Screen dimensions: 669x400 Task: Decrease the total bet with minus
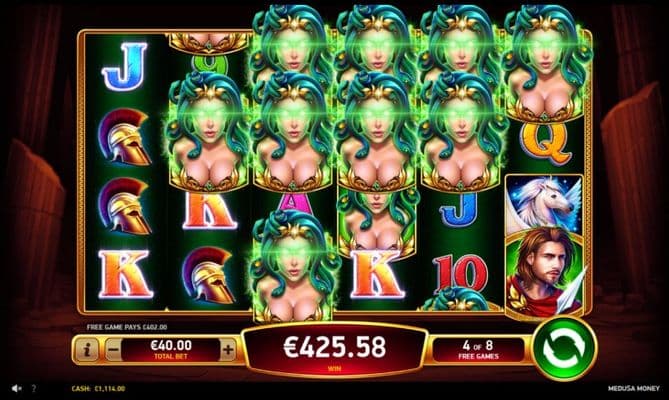pos(112,349)
